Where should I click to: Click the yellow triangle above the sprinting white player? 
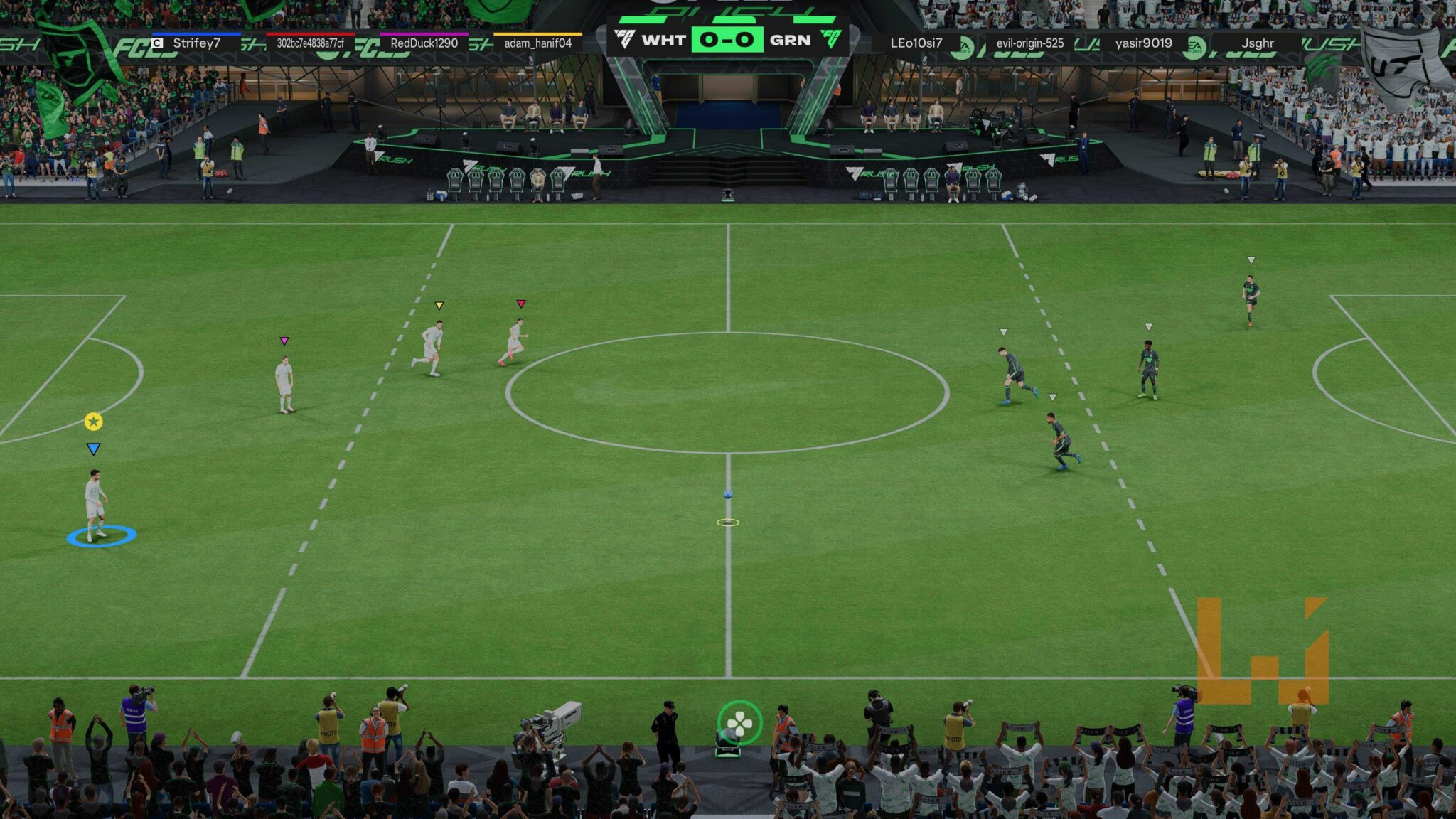click(x=439, y=306)
